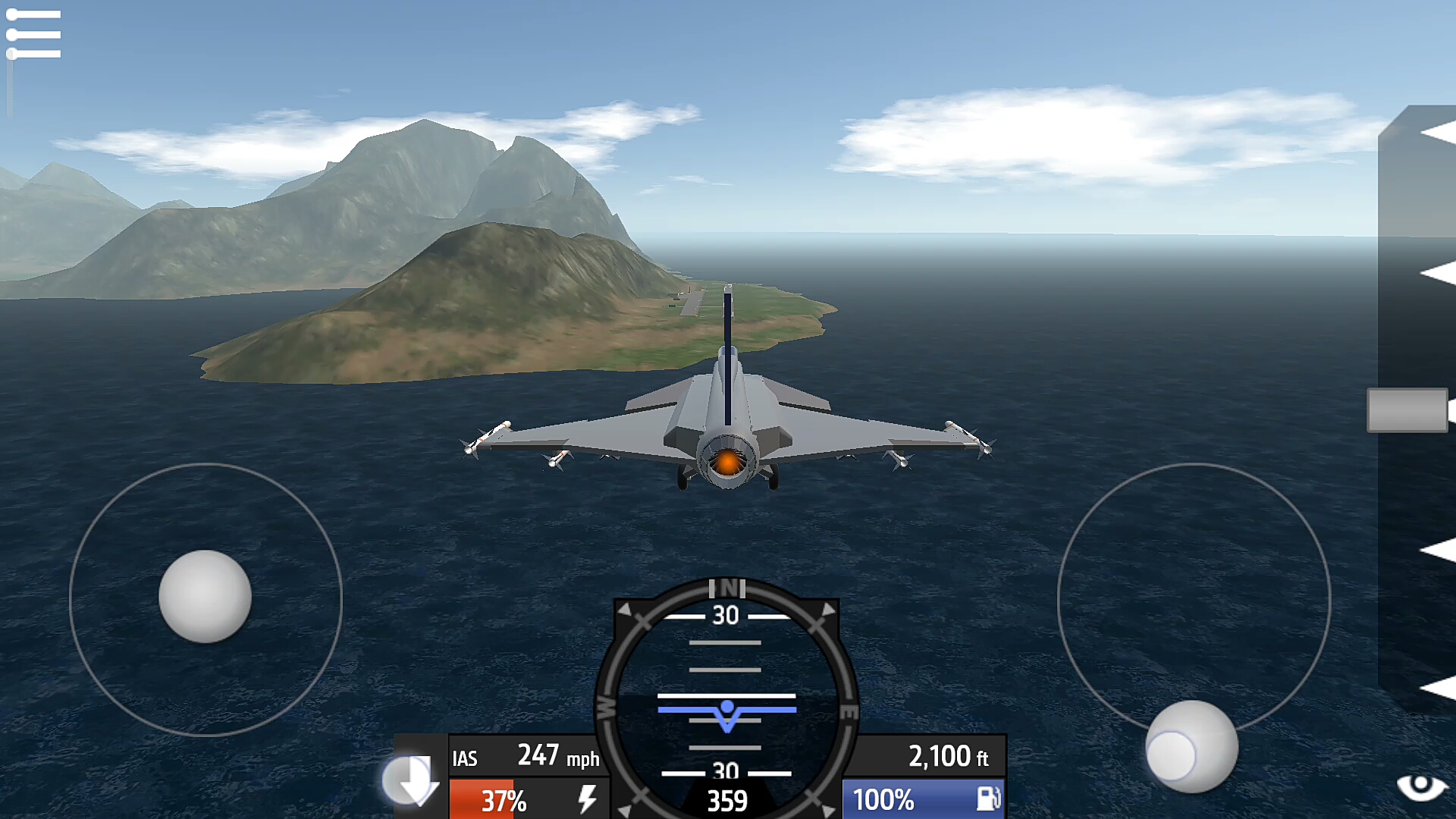The width and height of the screenshot is (1456, 819).
Task: Click the gray trim slider handle
Action: pos(1407,410)
